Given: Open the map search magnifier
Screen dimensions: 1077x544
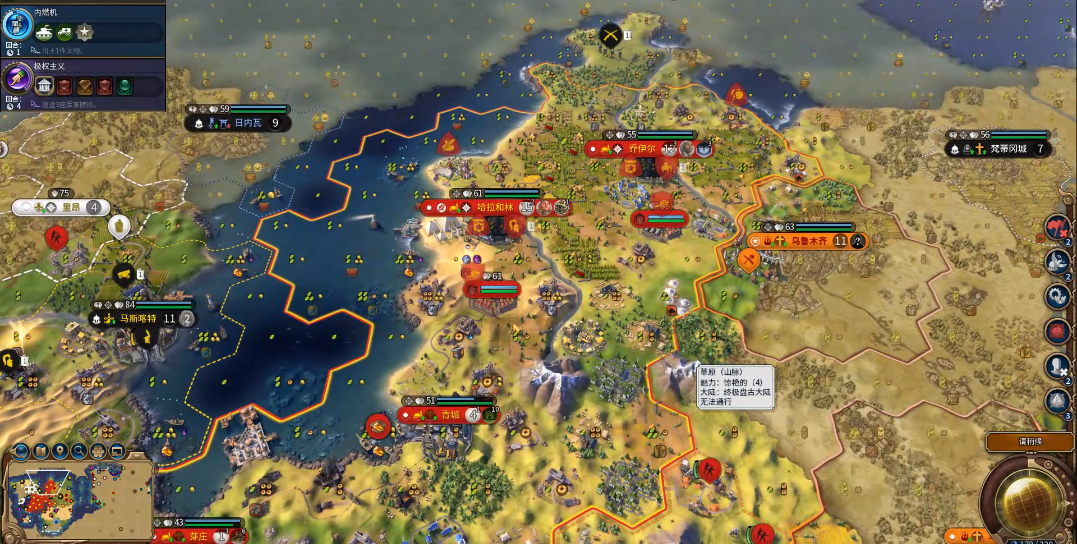Looking at the screenshot, I should [x=79, y=451].
